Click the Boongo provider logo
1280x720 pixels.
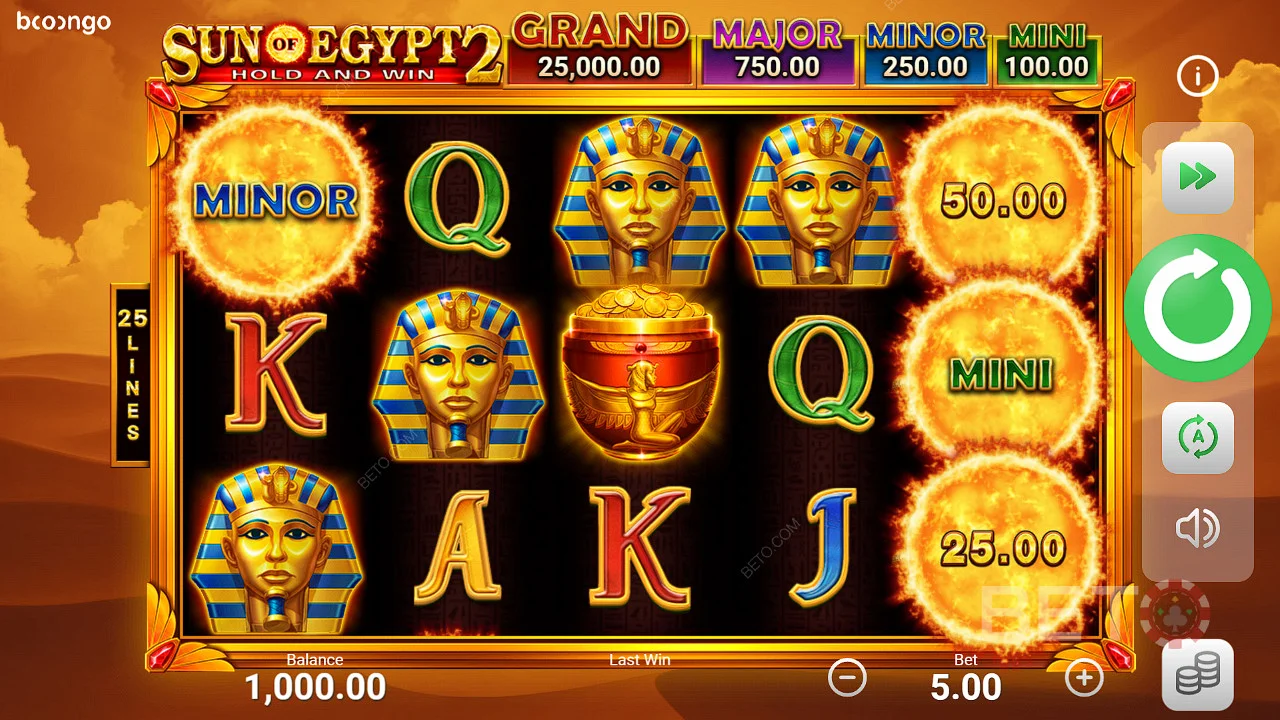click(63, 23)
